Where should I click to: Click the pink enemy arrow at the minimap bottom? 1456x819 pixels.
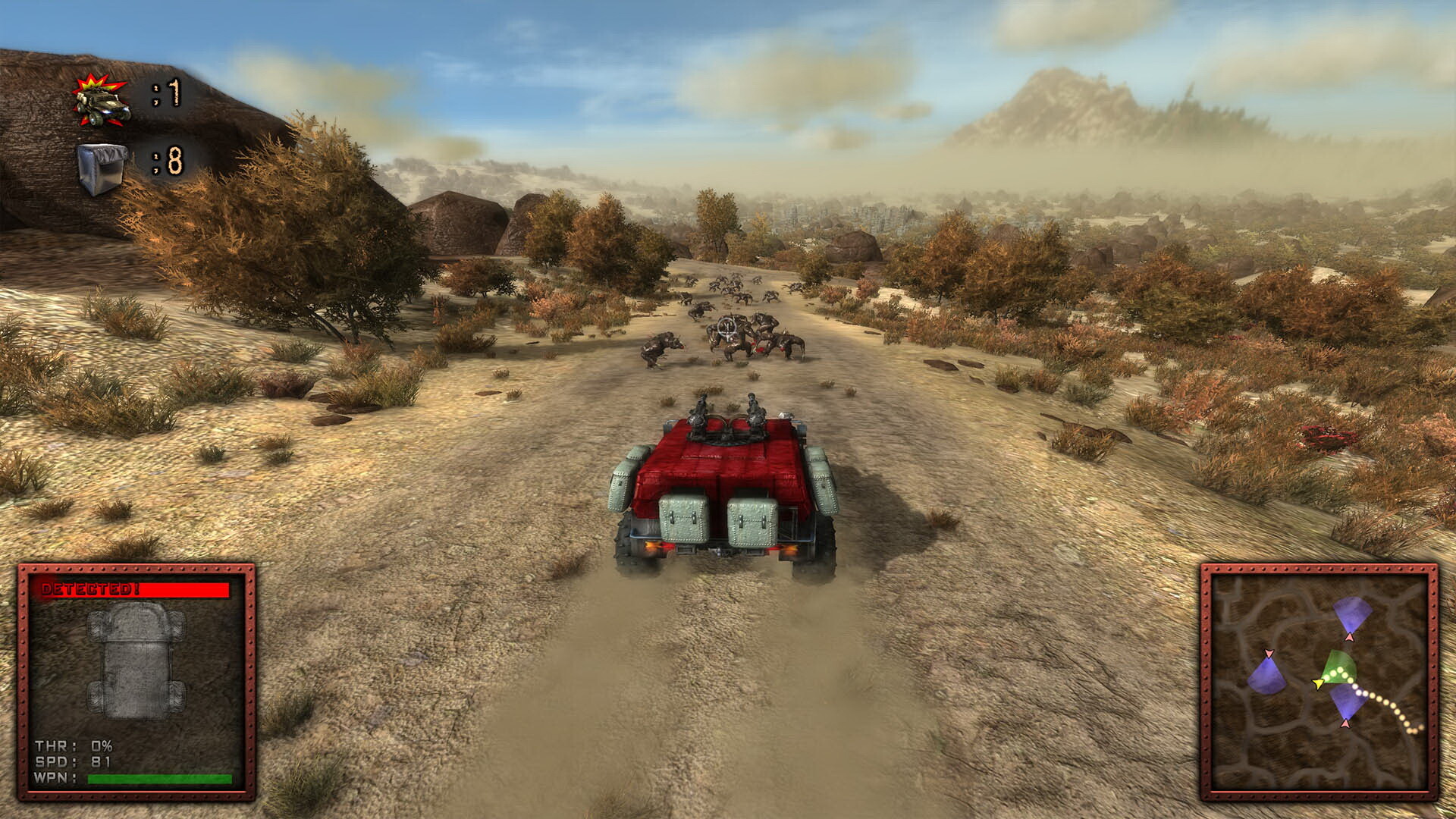(1347, 723)
